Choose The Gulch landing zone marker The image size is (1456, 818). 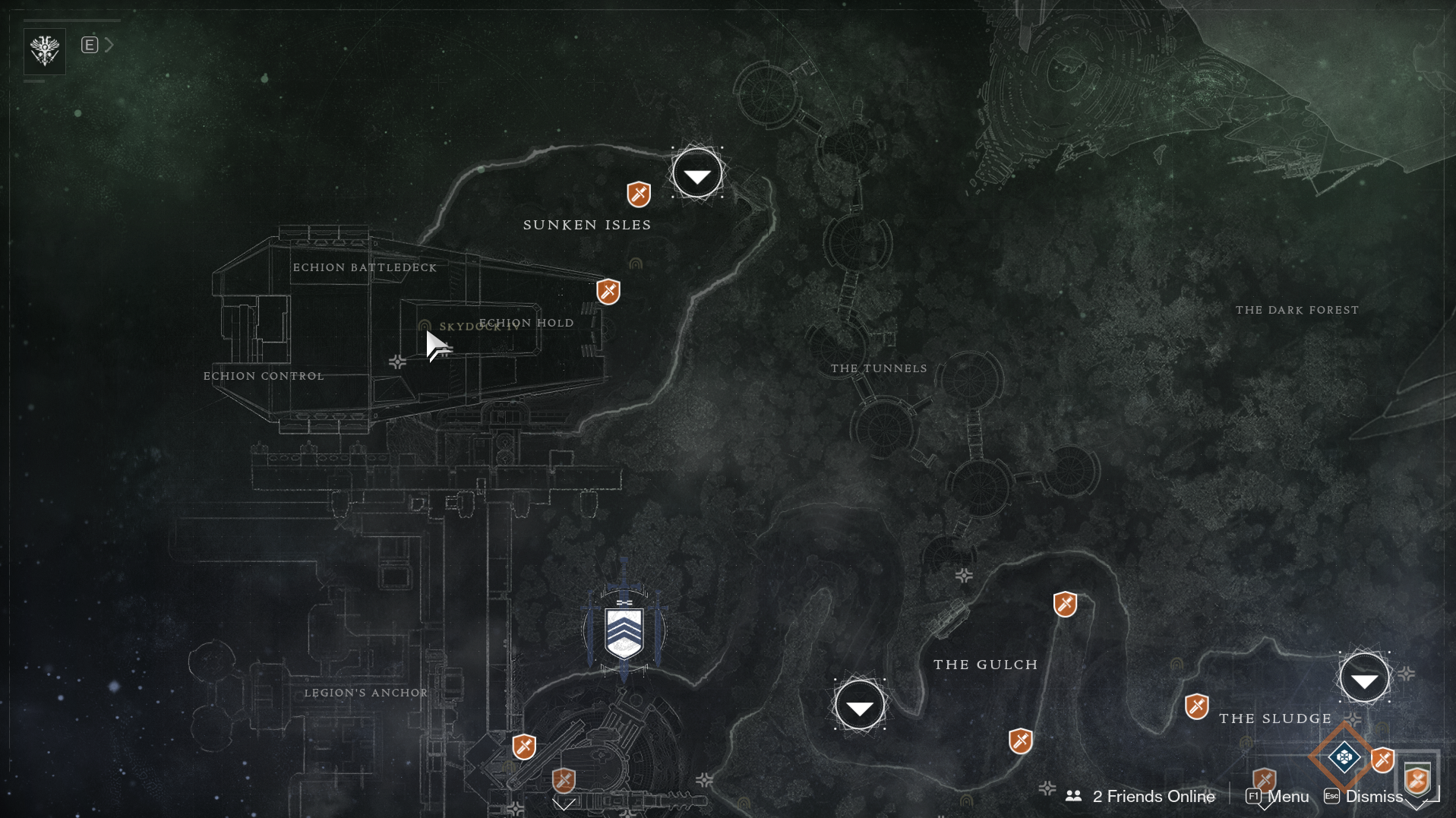click(859, 706)
